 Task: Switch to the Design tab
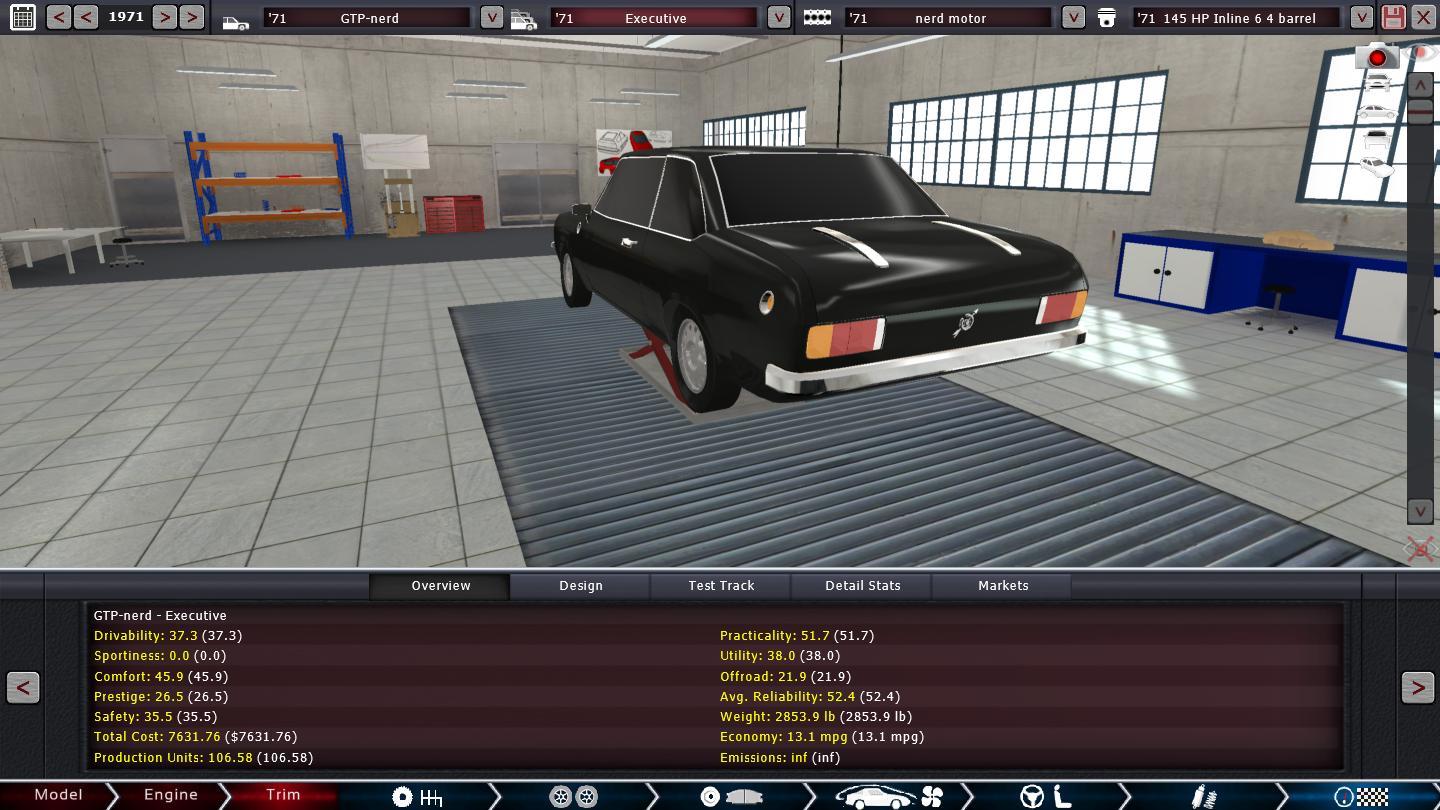(x=580, y=586)
